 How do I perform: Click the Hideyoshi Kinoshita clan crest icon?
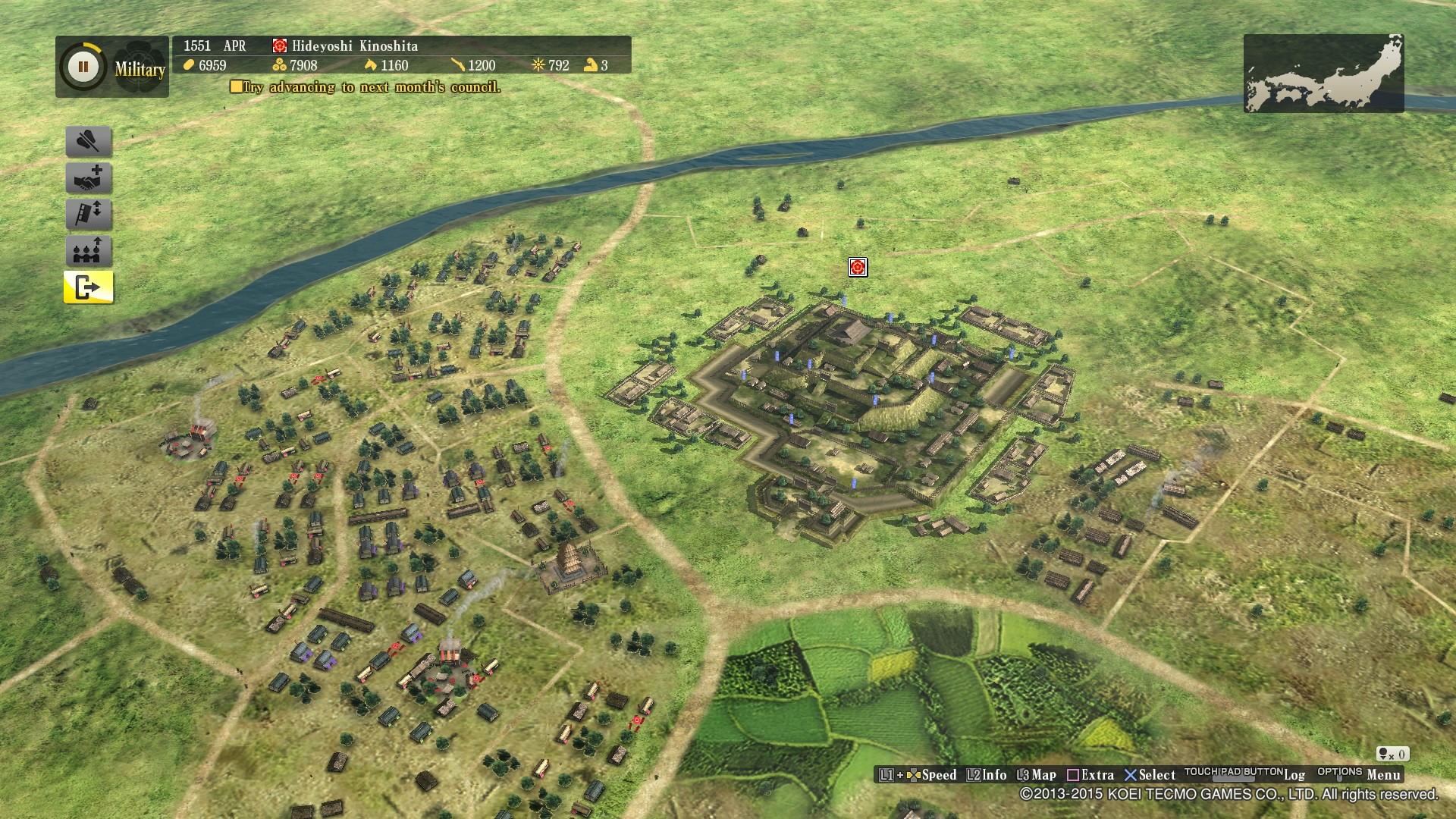[278, 46]
